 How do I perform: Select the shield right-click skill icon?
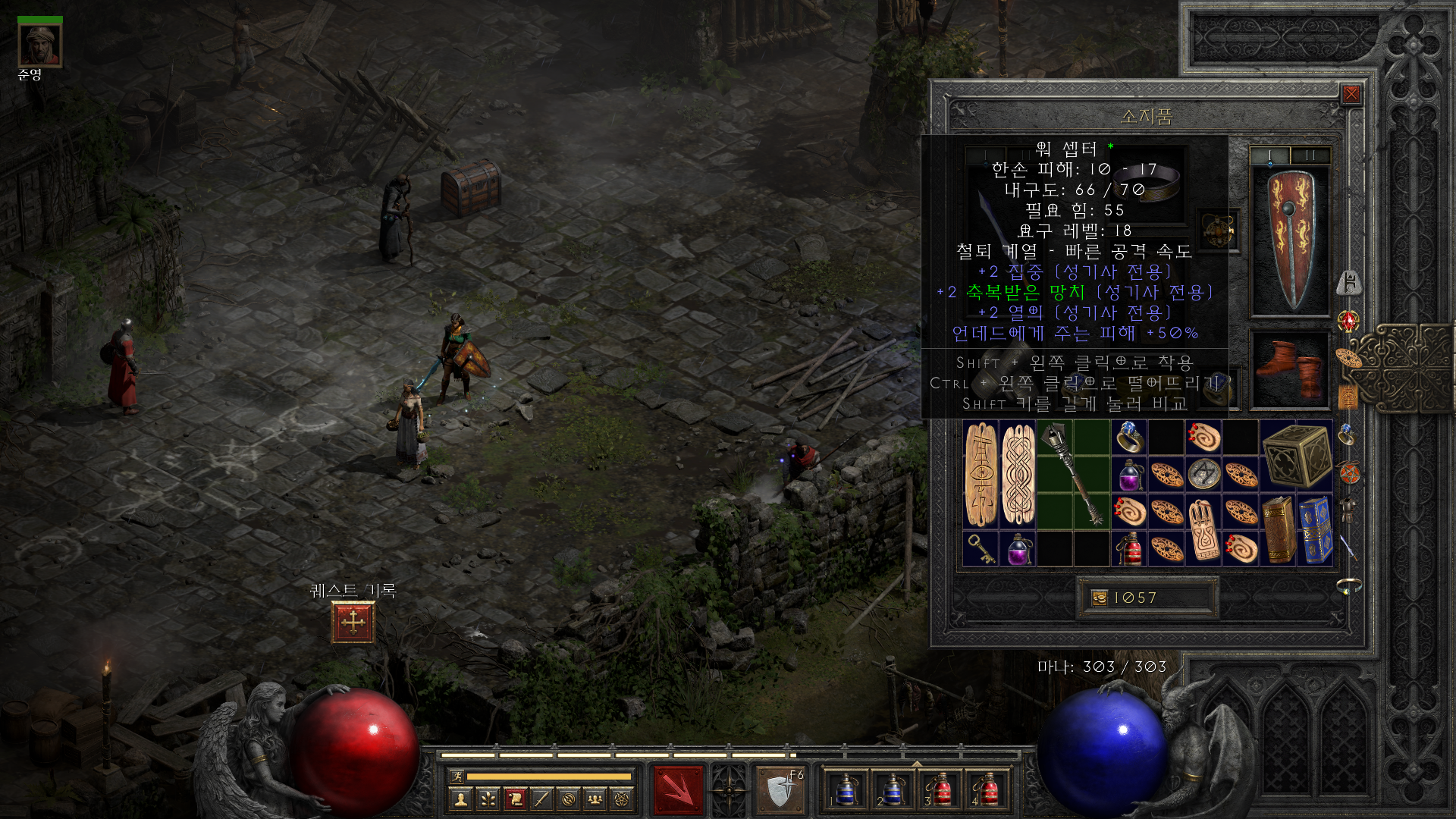pos(780,790)
